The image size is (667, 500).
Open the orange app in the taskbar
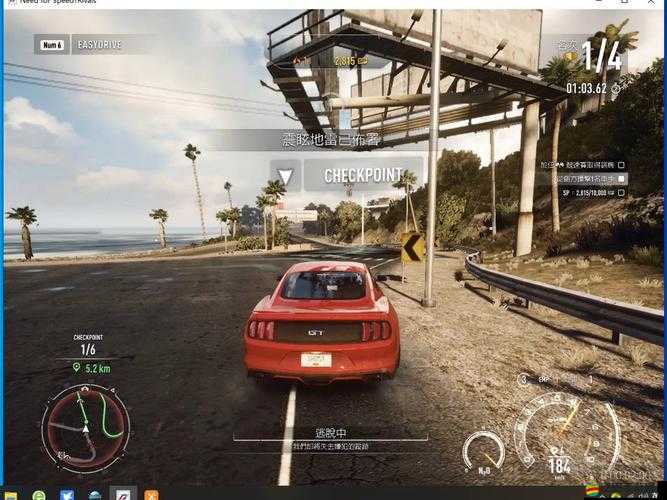click(x=151, y=495)
